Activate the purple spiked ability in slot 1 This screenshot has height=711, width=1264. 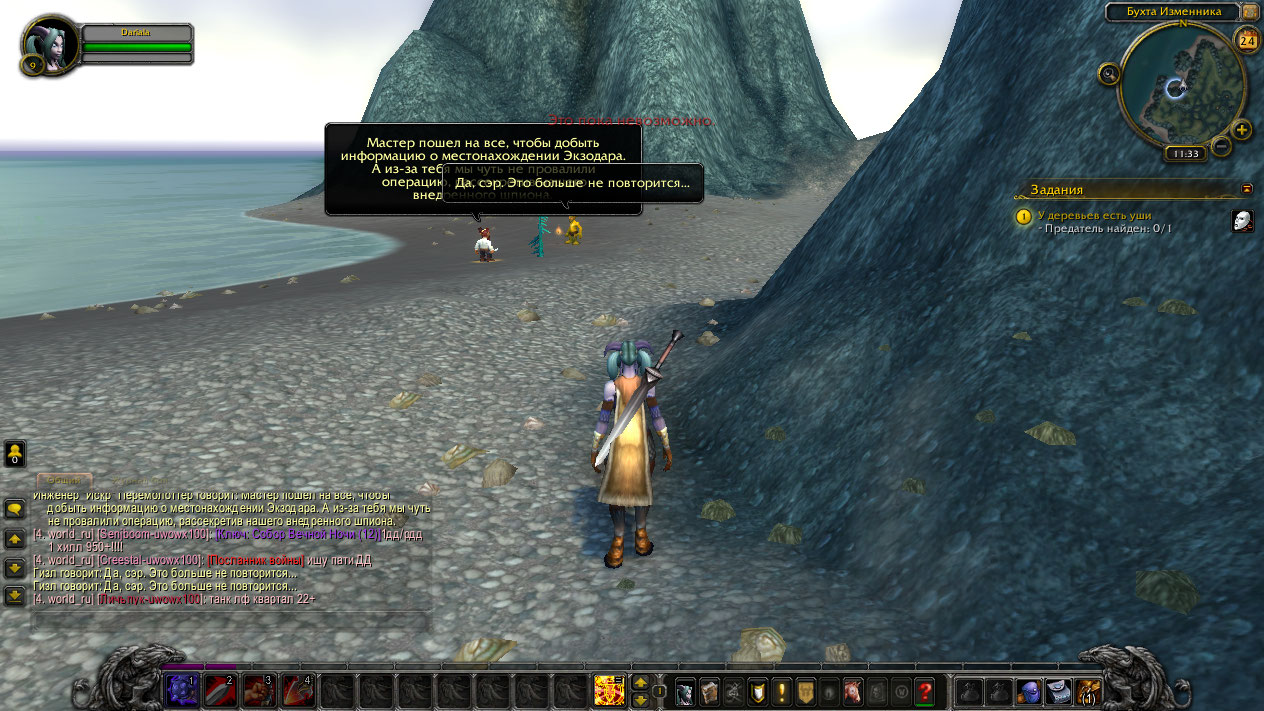coord(181,690)
